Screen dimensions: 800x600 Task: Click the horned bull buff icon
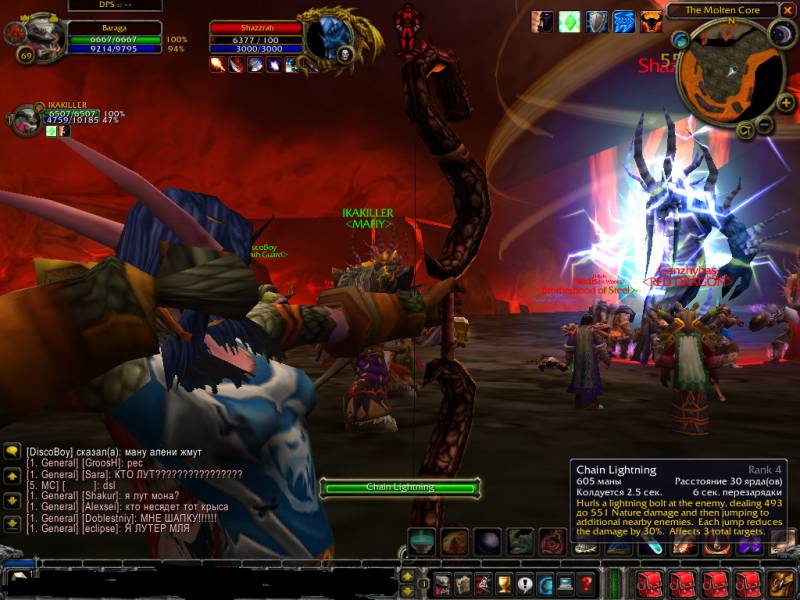pos(651,21)
